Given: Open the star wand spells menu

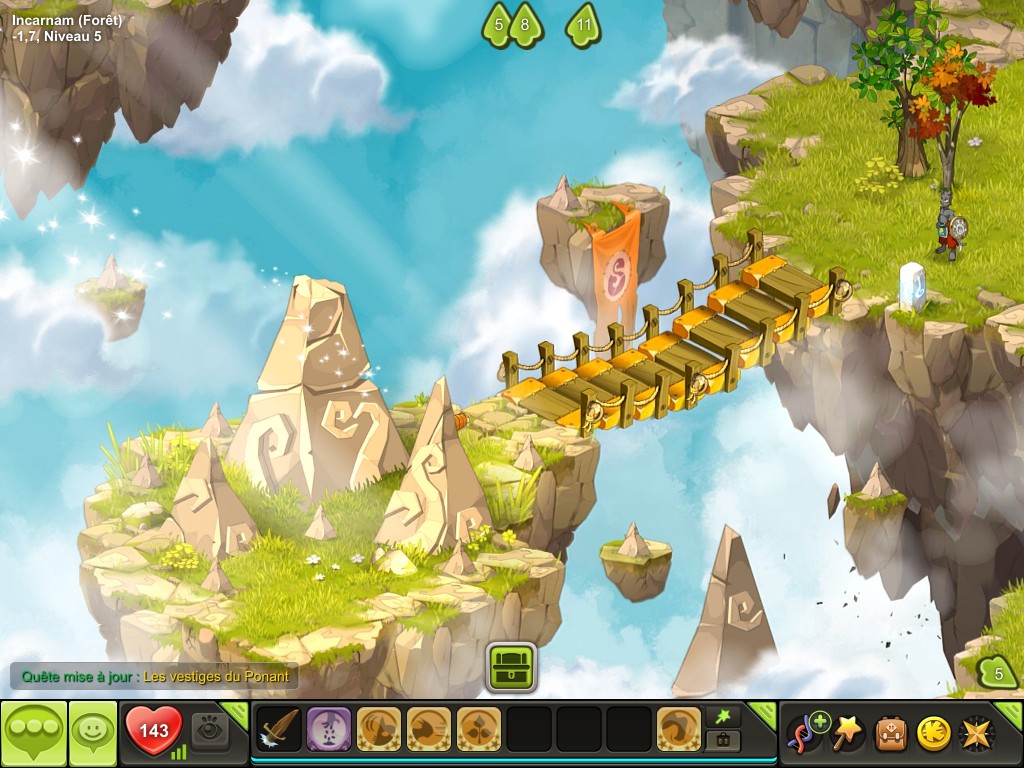Looking at the screenshot, I should (848, 731).
